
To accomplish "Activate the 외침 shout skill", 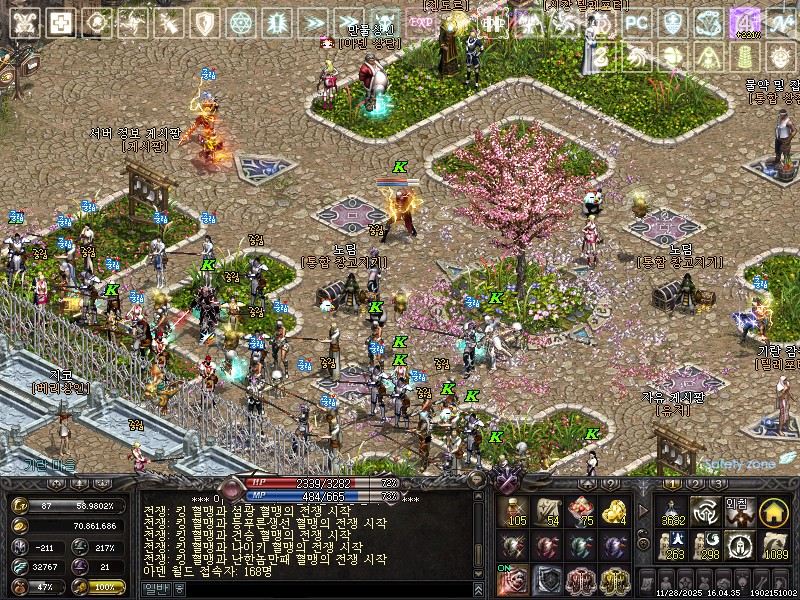I will click(x=740, y=511).
